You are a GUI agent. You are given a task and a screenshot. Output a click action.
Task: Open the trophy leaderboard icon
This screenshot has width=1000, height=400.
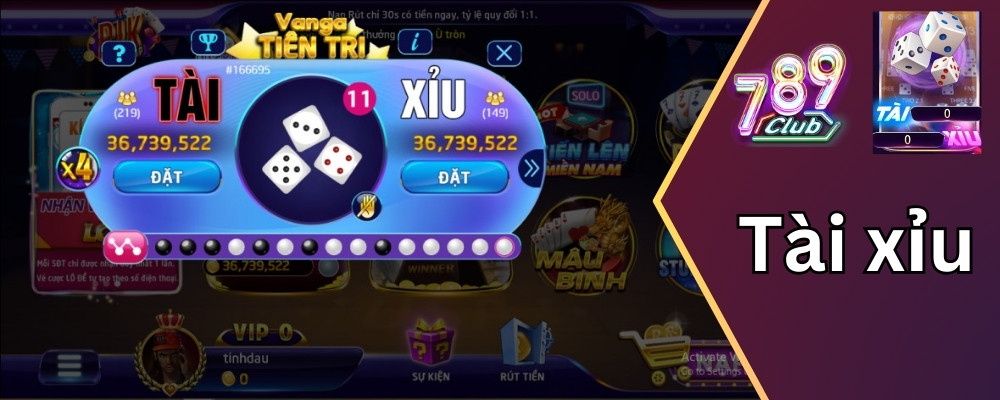207,43
